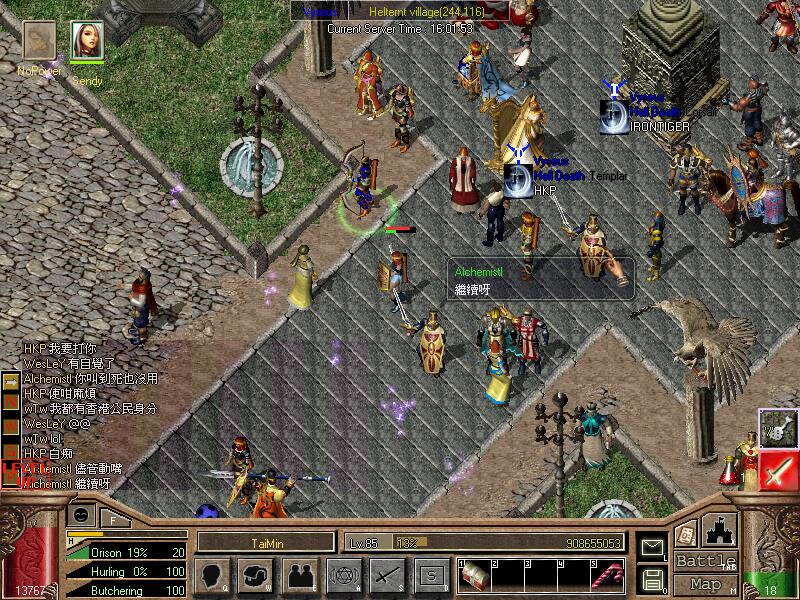Click the floppy disk save icon
This screenshot has width=800, height=600.
pos(651,579)
